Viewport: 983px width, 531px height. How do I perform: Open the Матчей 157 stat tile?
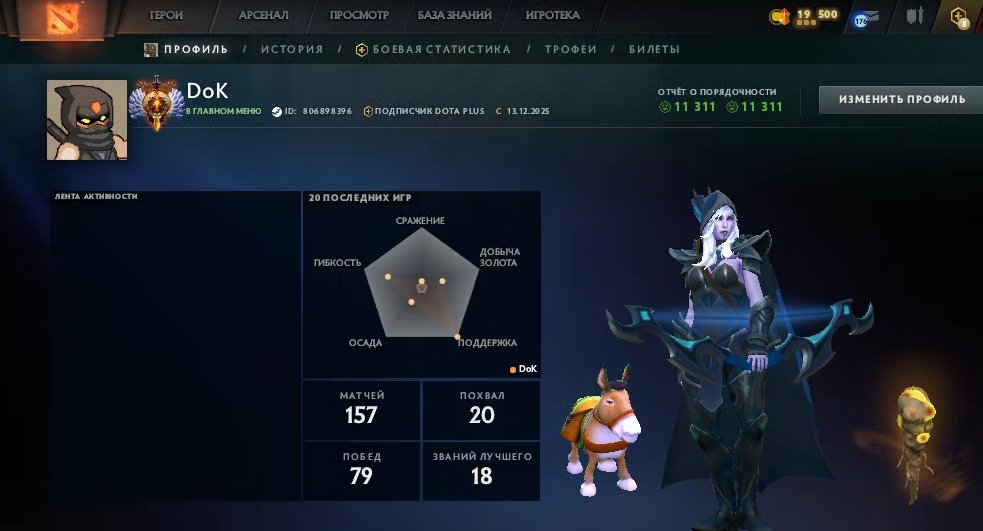pos(361,410)
